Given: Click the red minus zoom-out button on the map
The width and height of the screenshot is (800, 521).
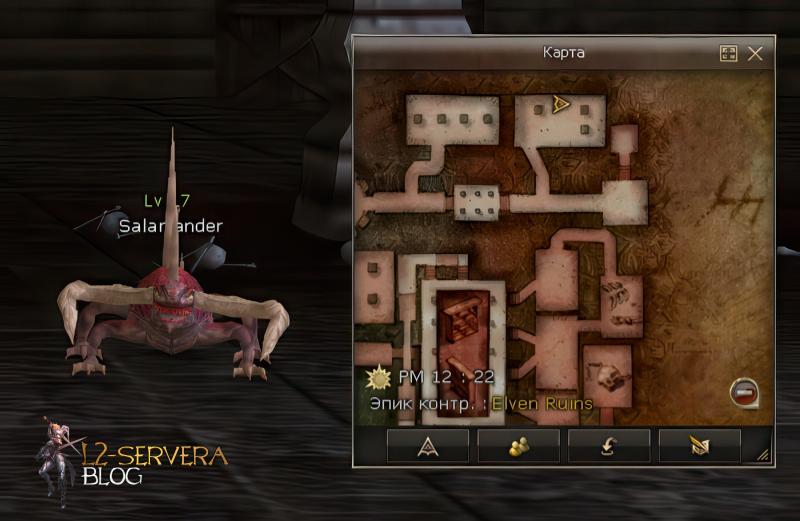Looking at the screenshot, I should tap(743, 392).
